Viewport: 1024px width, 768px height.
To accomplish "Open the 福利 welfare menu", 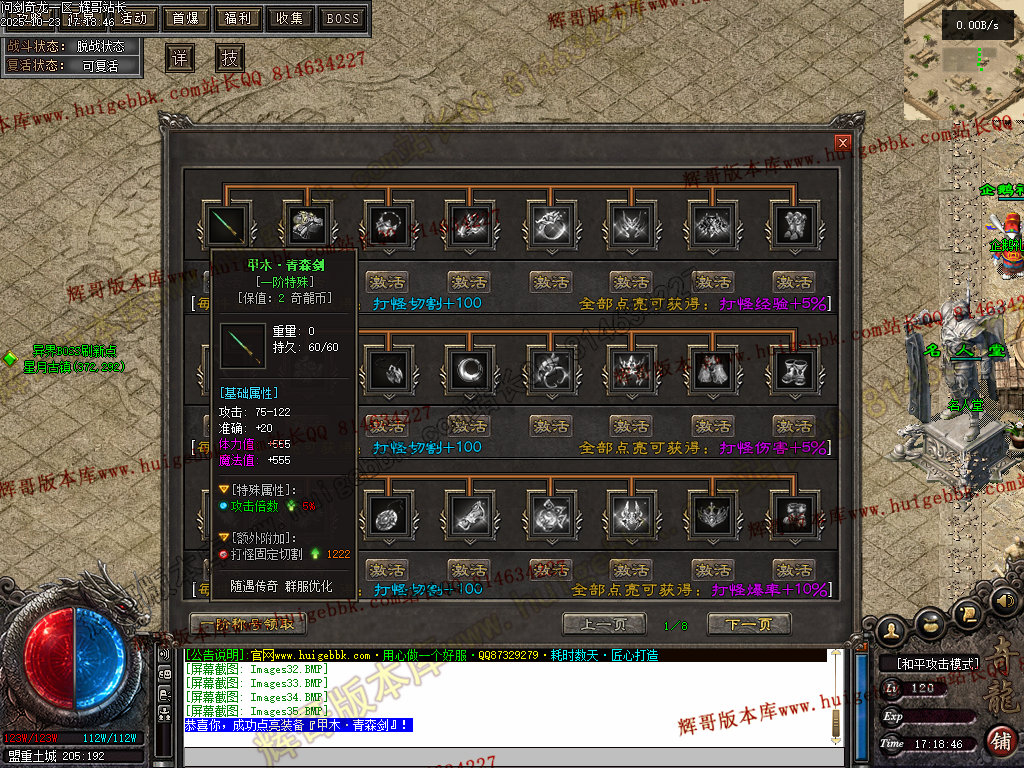I will 238,18.
